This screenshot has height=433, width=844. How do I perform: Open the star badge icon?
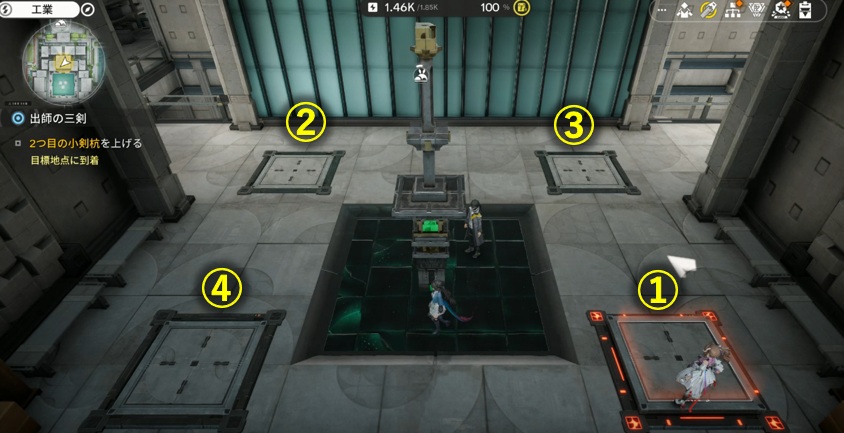(x=782, y=11)
